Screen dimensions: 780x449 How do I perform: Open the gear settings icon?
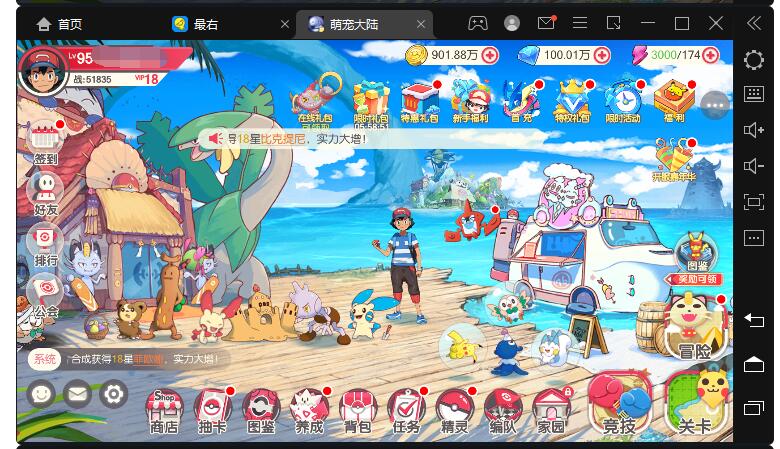pos(113,394)
